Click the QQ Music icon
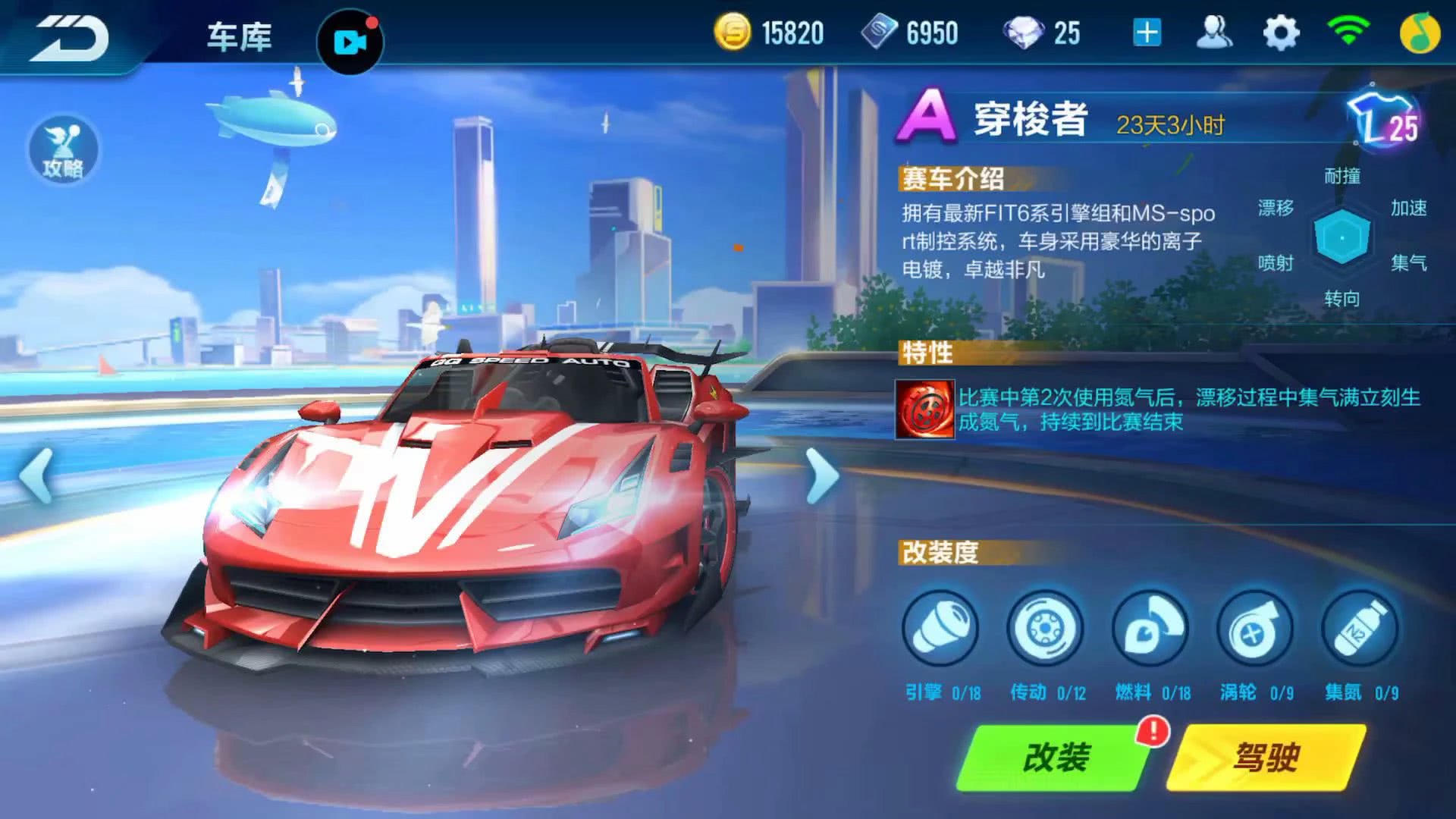The width and height of the screenshot is (1456, 819). [1420, 33]
